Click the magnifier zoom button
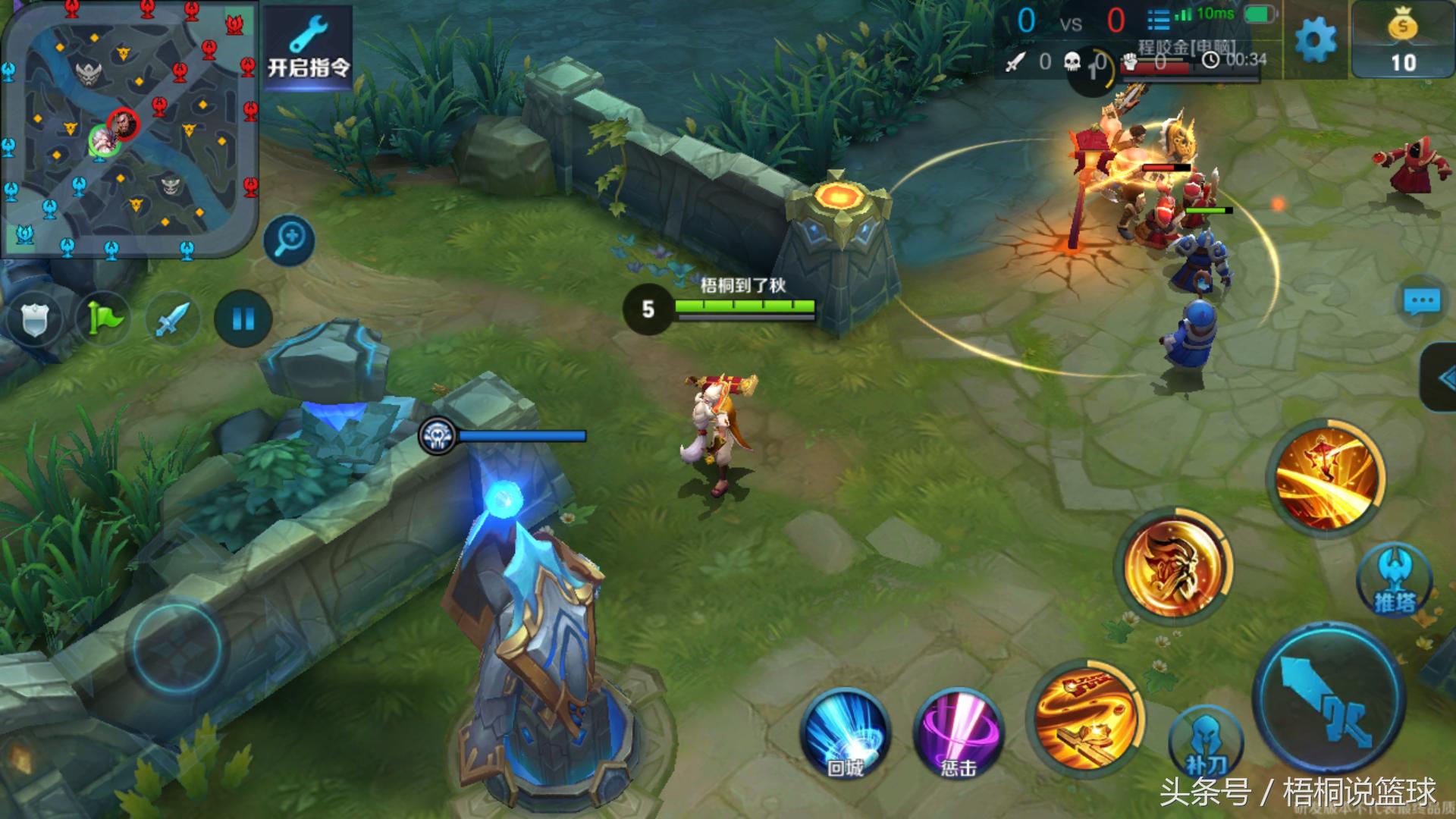The height and width of the screenshot is (819, 1456). tap(290, 240)
